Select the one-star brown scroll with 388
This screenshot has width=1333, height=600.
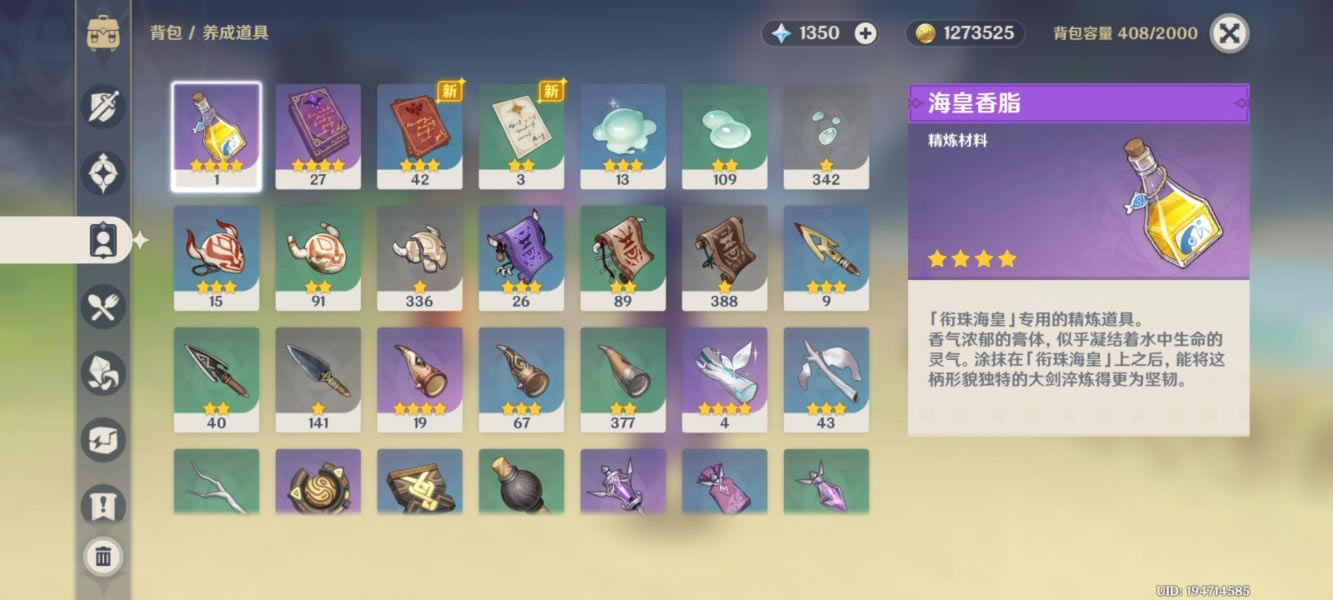pos(724,258)
